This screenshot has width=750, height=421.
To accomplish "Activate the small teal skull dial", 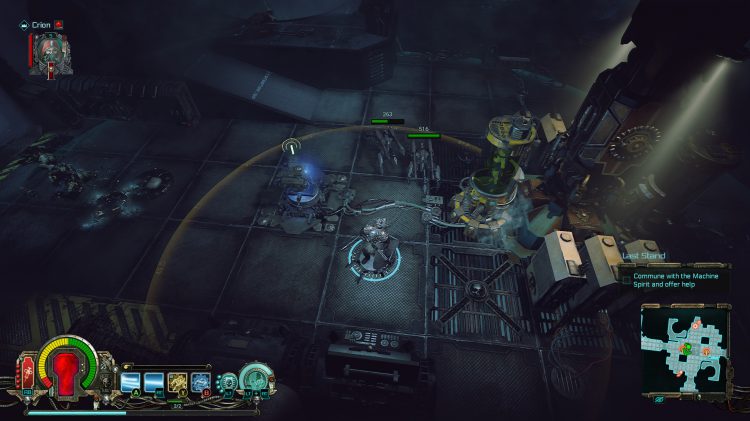I will pyautogui.click(x=228, y=382).
